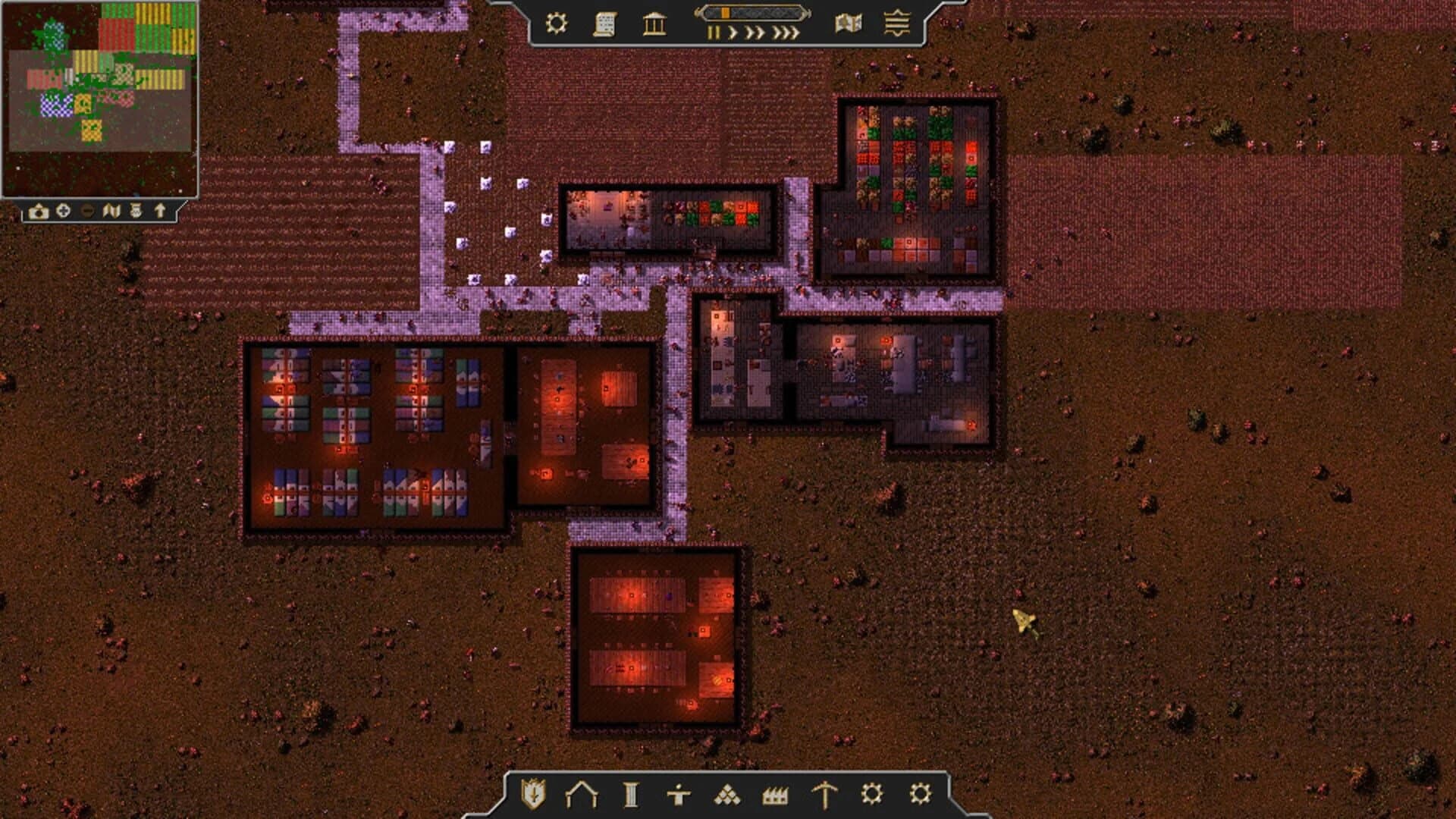Pause the game with the pause button
This screenshot has height=819, width=1456.
[x=714, y=31]
